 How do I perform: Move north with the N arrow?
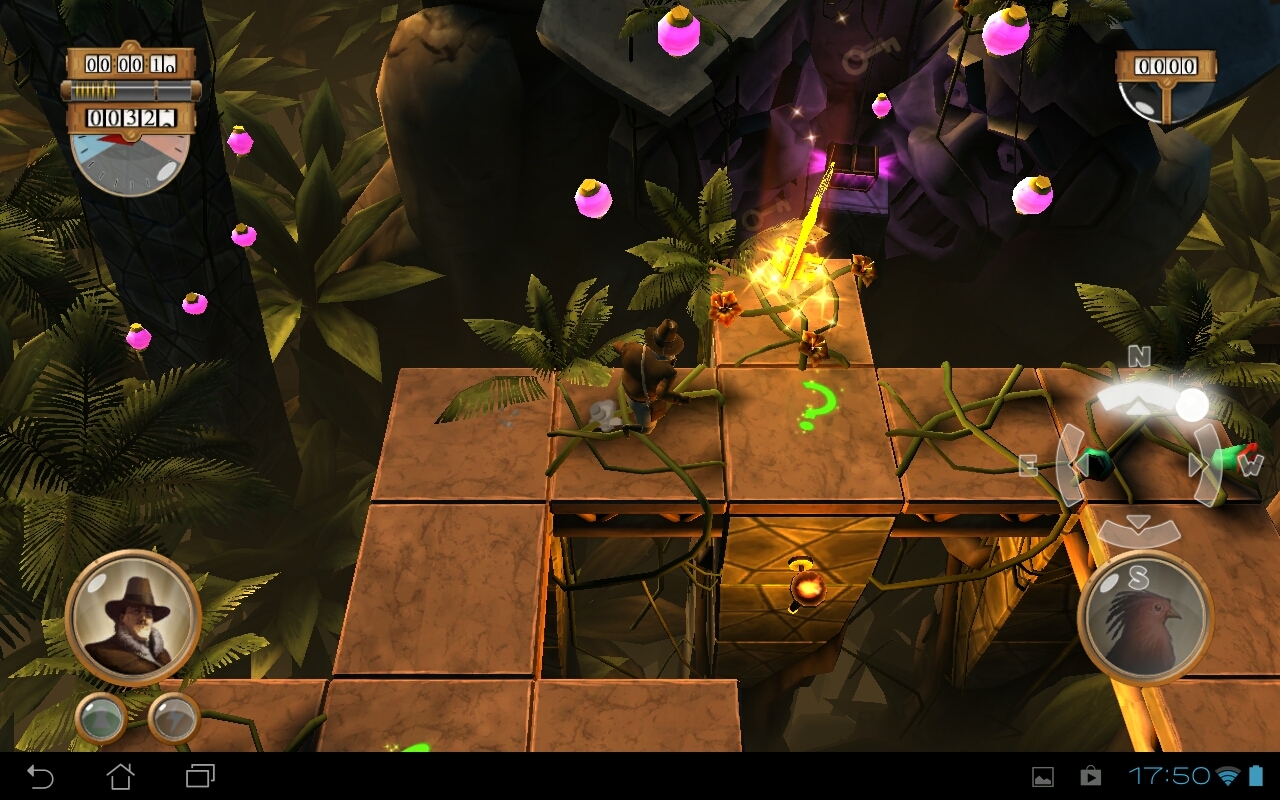tap(1139, 404)
